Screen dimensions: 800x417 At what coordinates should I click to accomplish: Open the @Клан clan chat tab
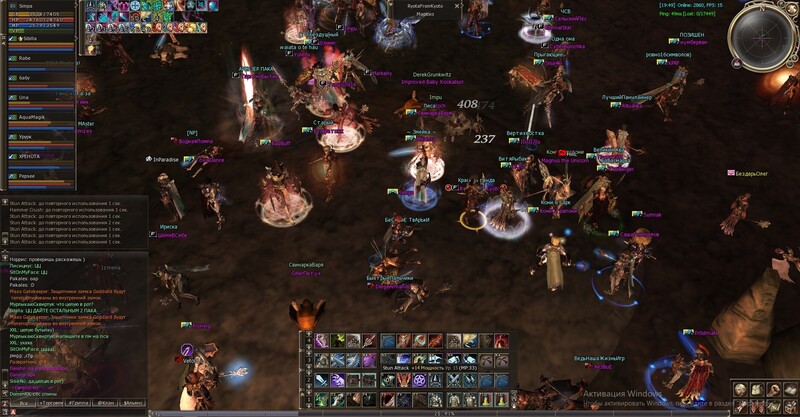[x=107, y=402]
